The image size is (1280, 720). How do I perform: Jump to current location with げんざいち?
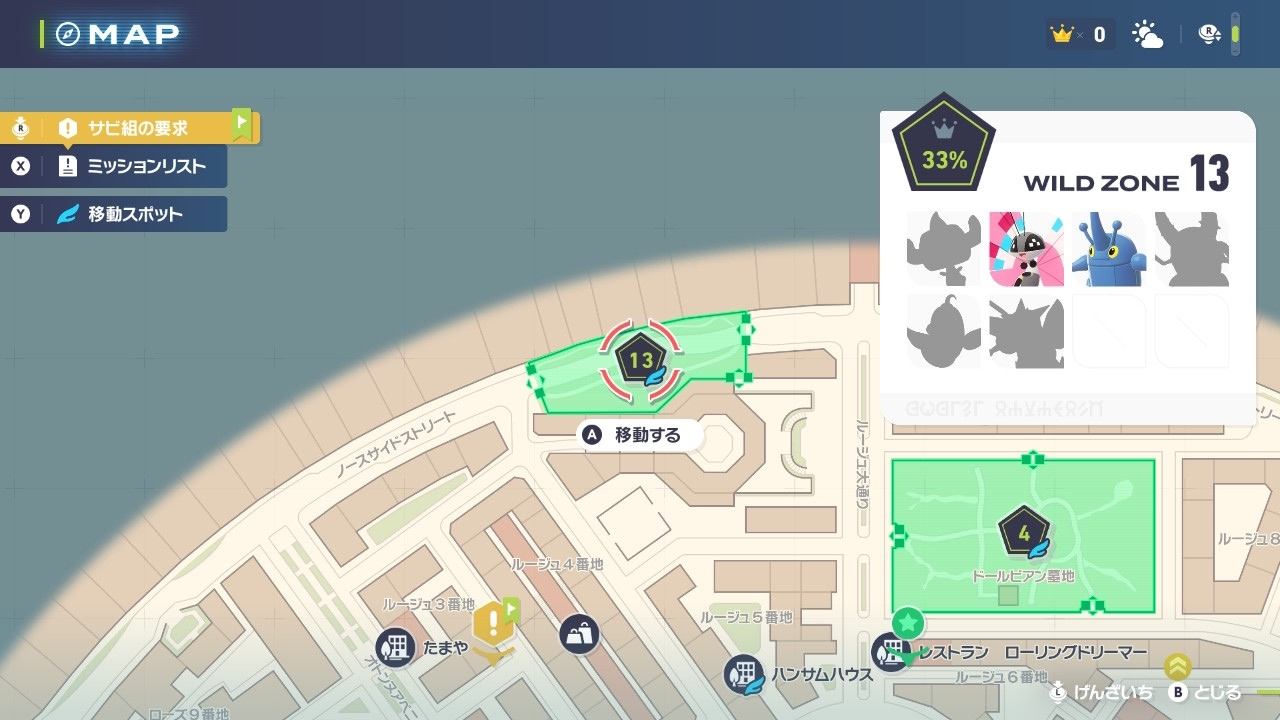(x=1103, y=692)
